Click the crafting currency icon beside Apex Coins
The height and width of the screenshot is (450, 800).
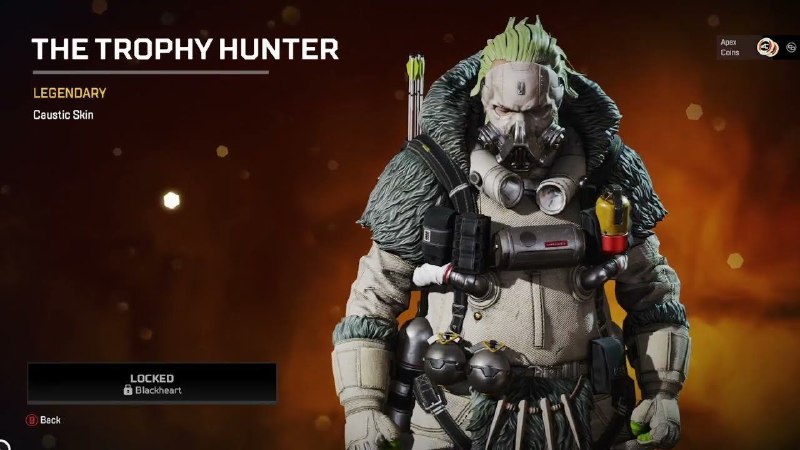(789, 47)
